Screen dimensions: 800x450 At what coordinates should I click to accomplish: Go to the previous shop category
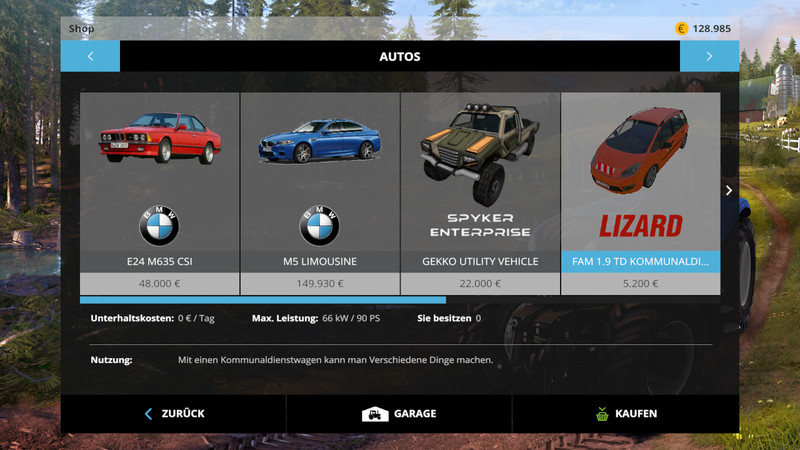click(x=90, y=56)
